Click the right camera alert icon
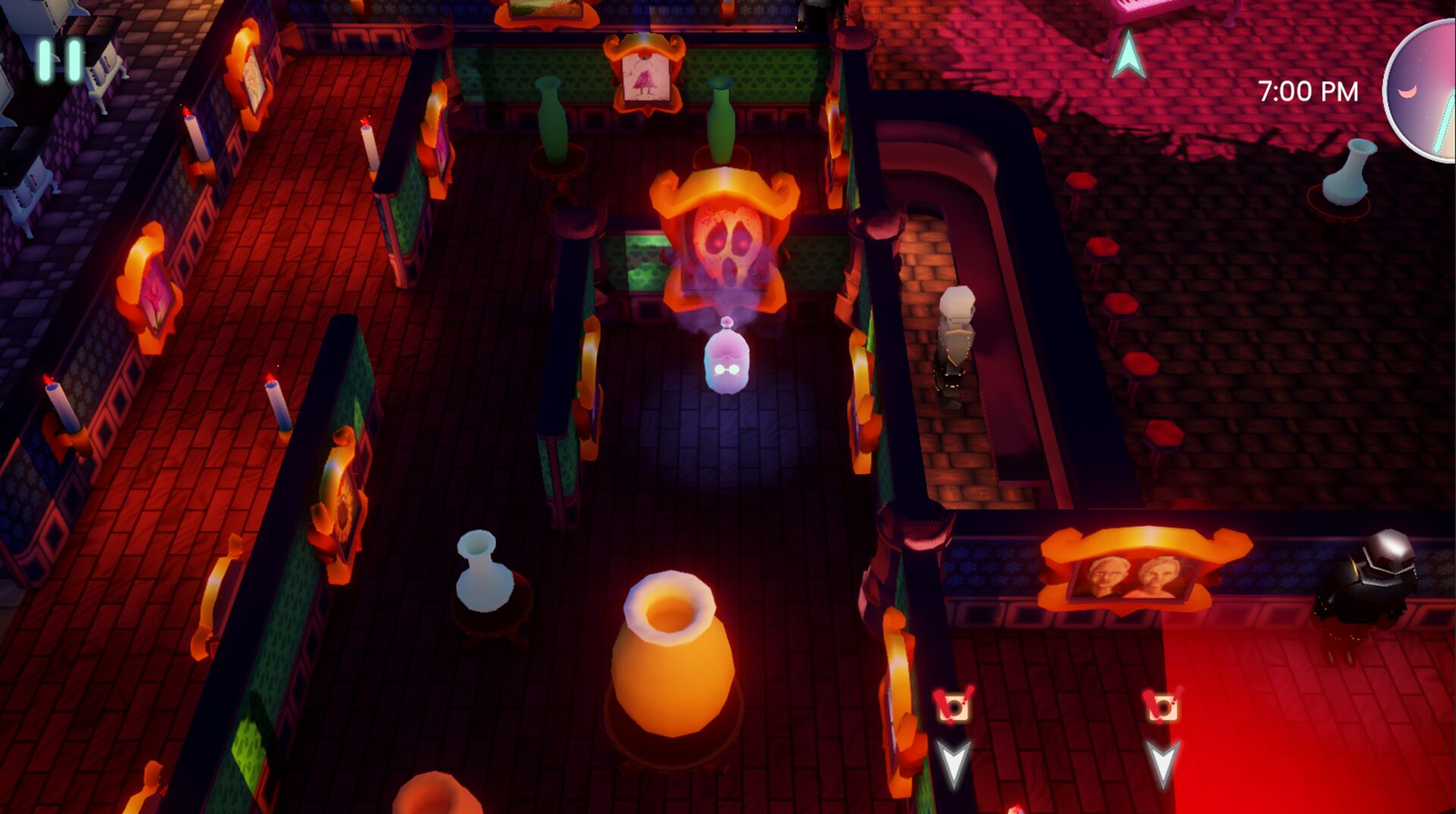The height and width of the screenshot is (814, 1456). 1163,706
